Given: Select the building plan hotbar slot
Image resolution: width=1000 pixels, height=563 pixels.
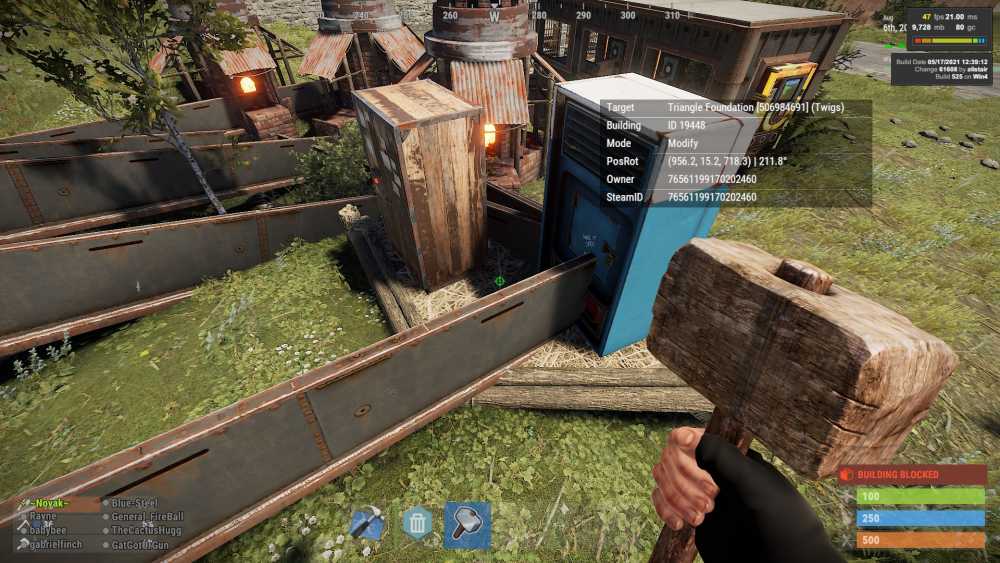Looking at the screenshot, I should point(368,524).
